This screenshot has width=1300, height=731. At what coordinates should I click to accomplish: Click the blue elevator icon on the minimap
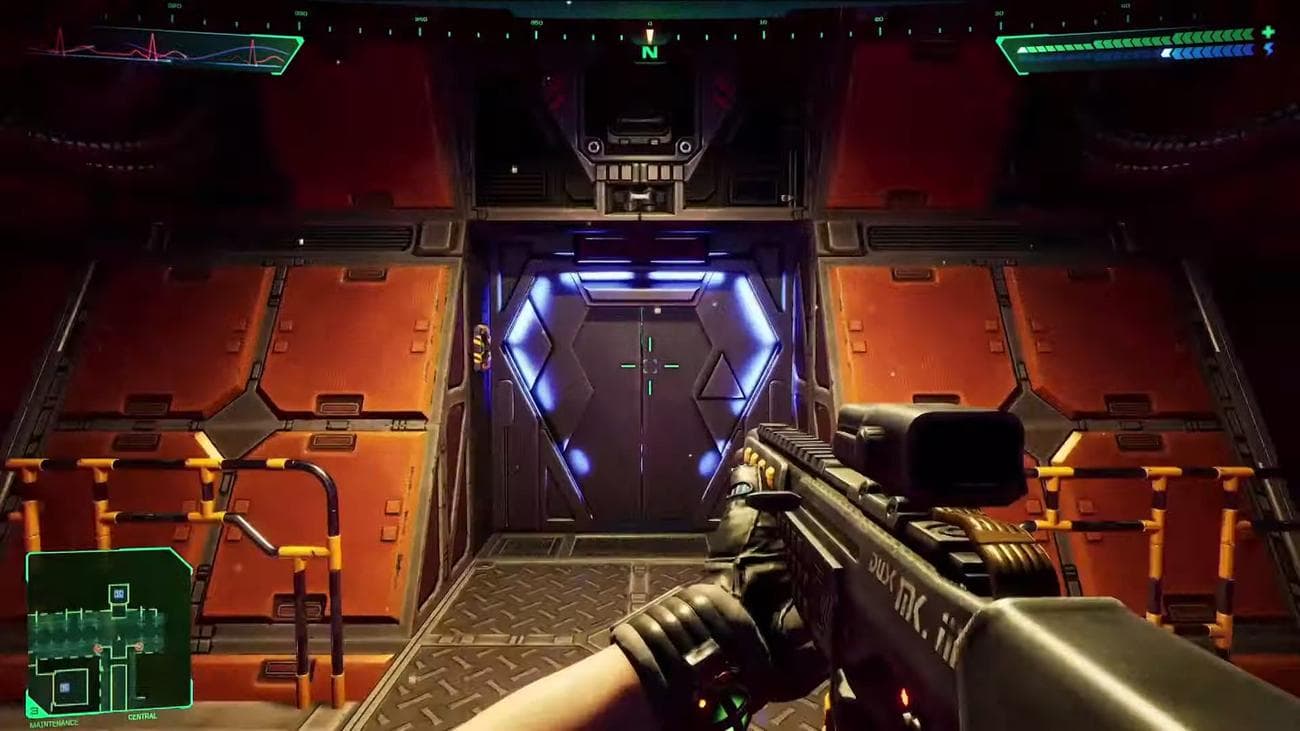pyautogui.click(x=118, y=594)
